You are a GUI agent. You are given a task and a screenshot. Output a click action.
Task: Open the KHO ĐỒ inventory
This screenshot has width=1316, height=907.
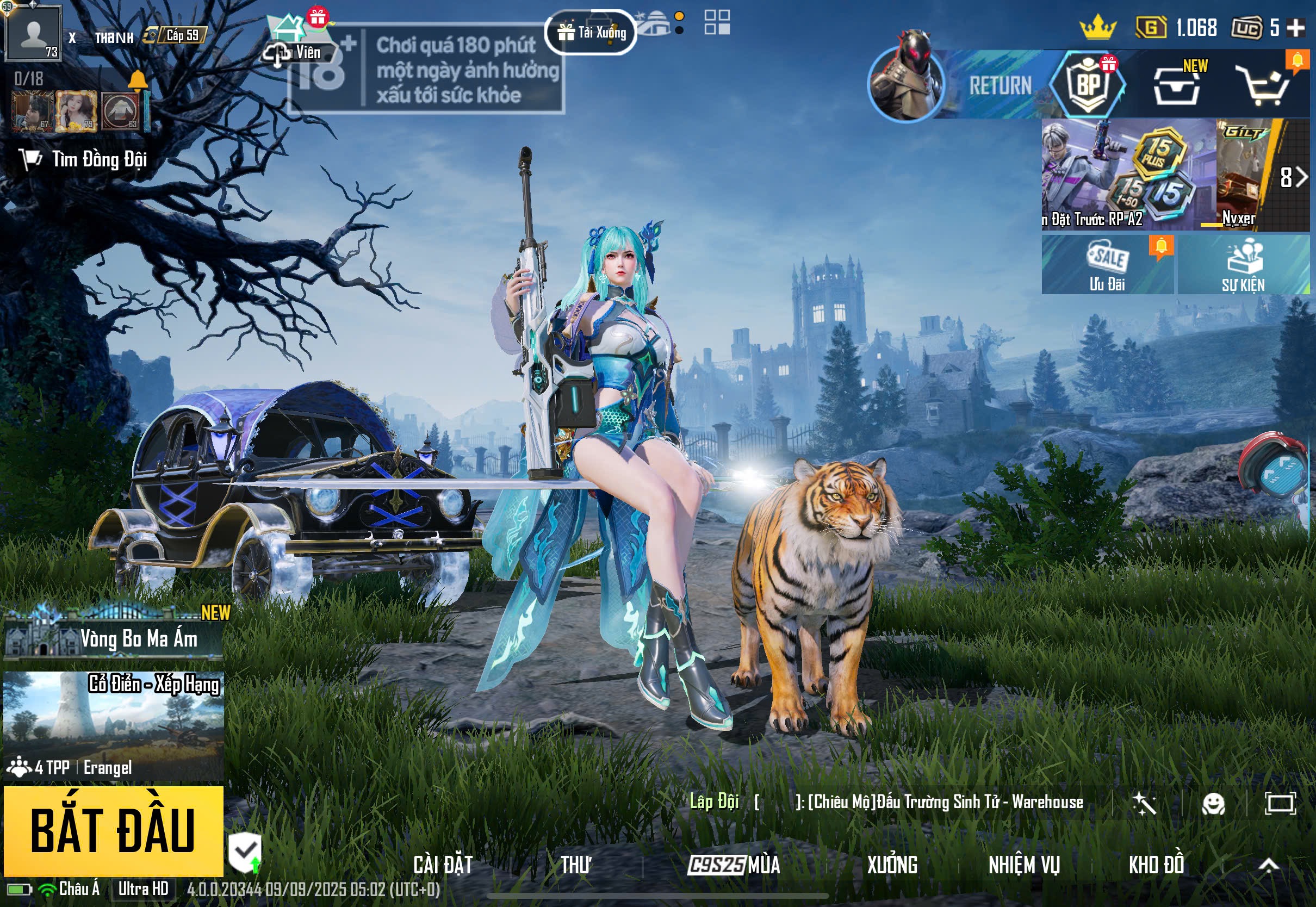[1156, 865]
